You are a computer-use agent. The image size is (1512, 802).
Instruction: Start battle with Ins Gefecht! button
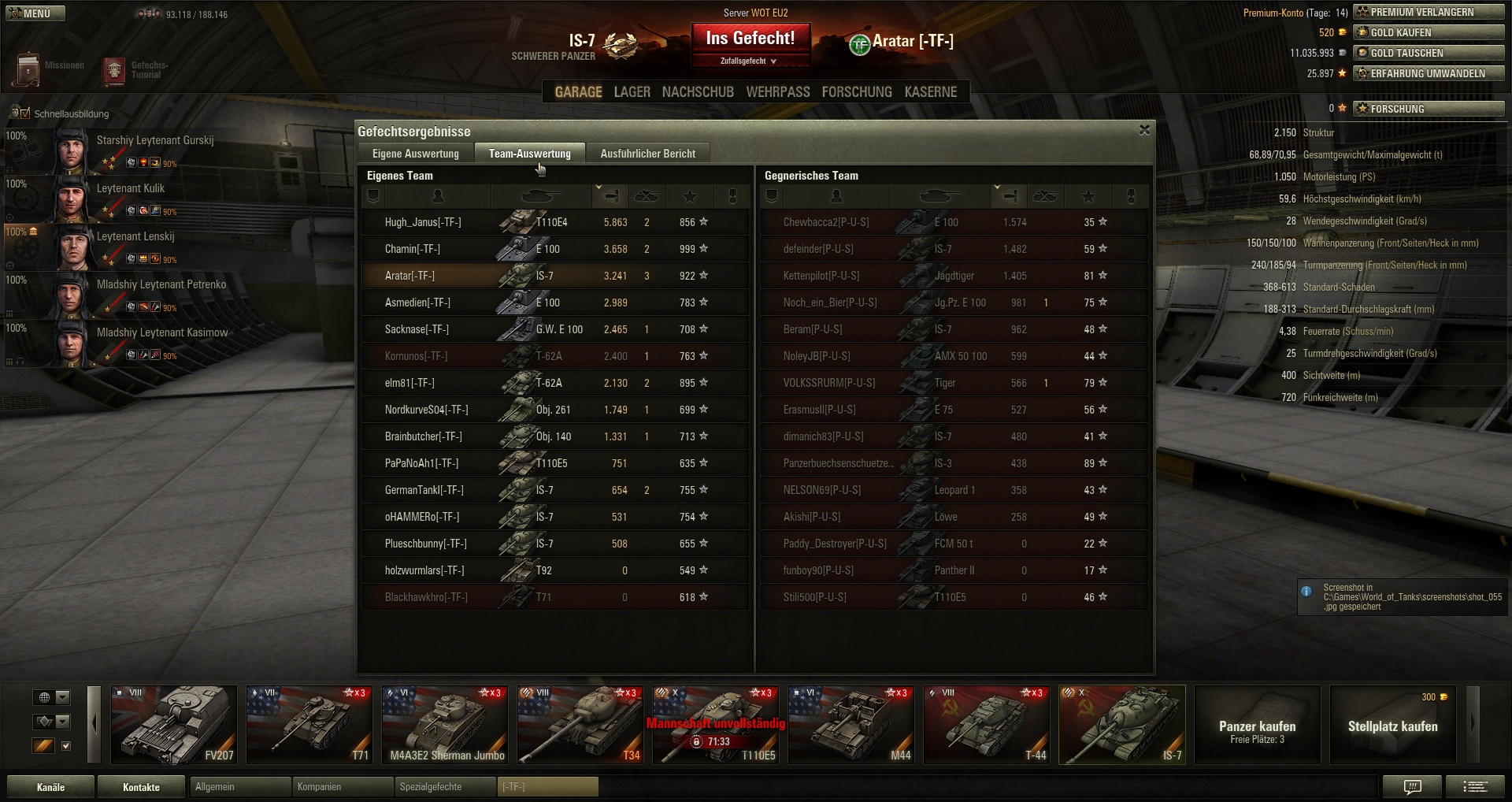click(750, 39)
